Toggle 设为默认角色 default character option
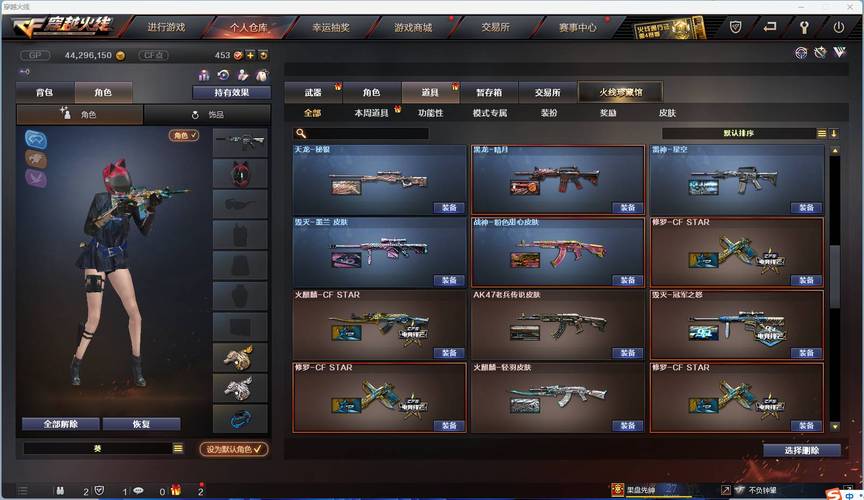The width and height of the screenshot is (864, 500). click(234, 449)
